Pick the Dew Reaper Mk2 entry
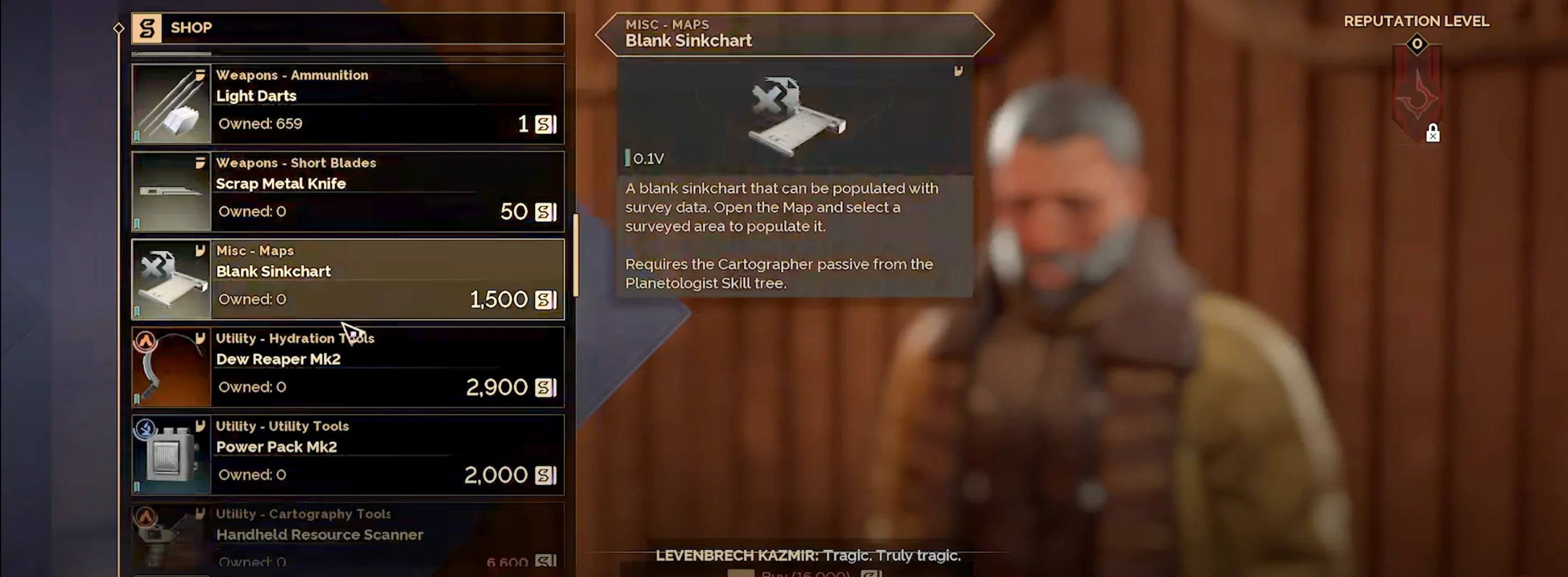Viewport: 1568px width, 577px height. point(347,367)
